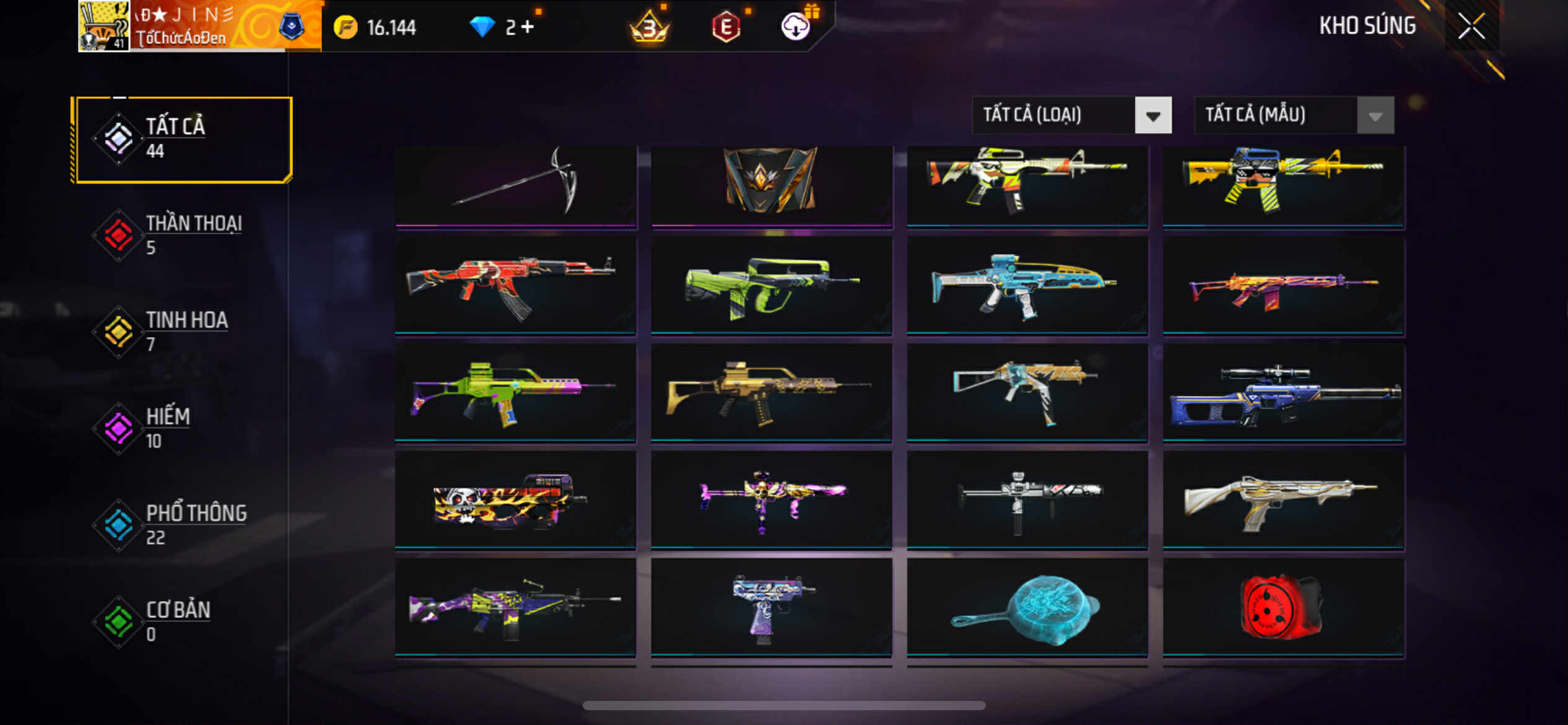Add diamonds with the plus button

pyautogui.click(x=528, y=27)
